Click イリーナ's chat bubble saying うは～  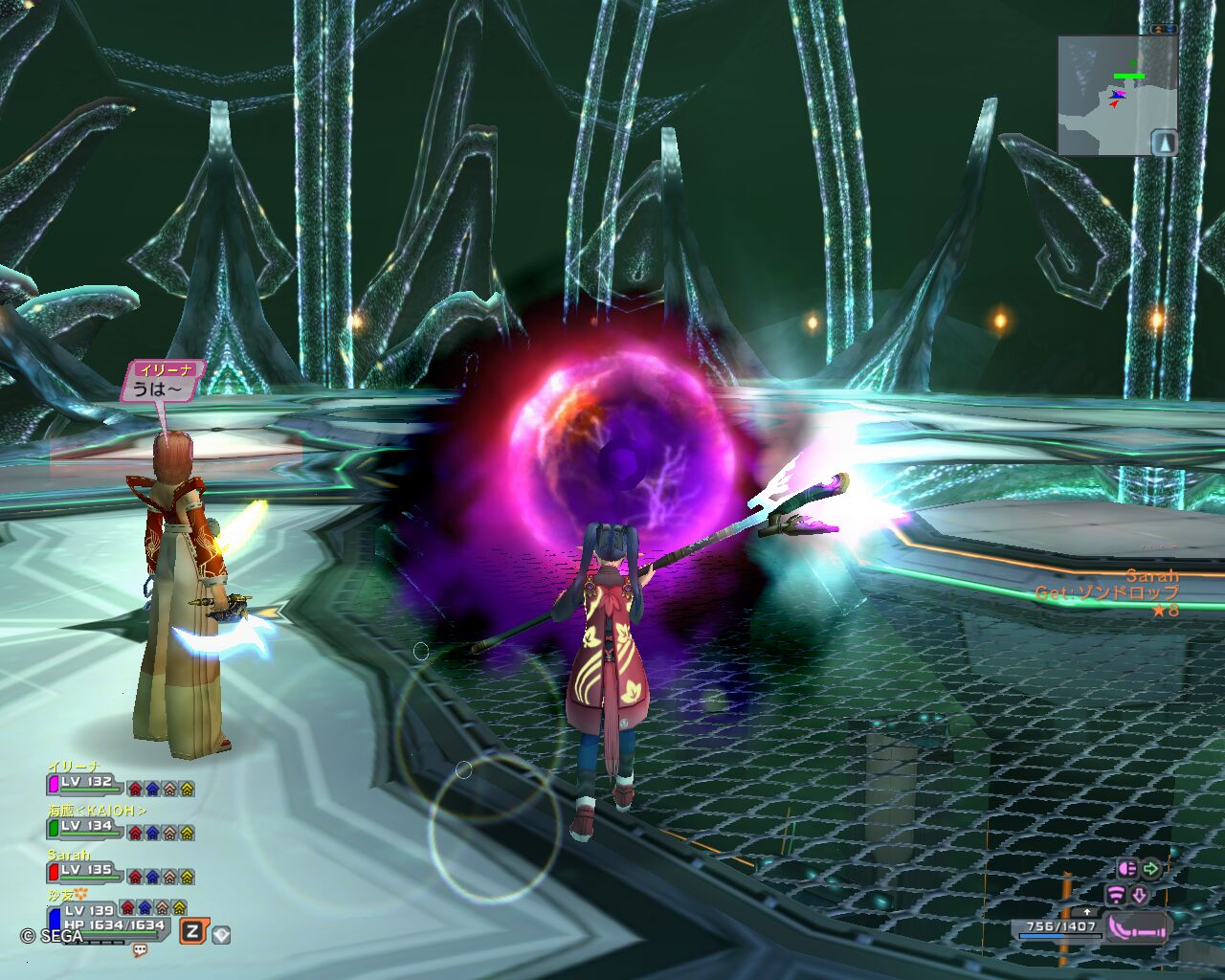(x=163, y=382)
